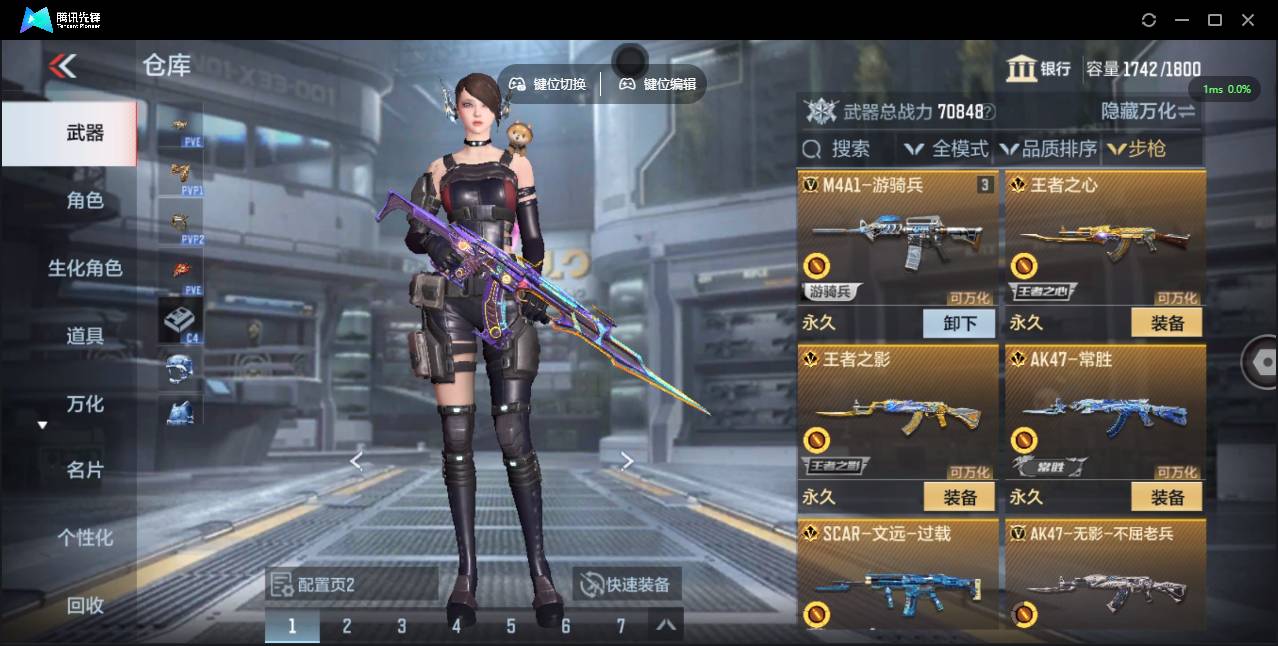The width and height of the screenshot is (1278, 646).
Task: Switch to the 回收 recycle tab
Action: pyautogui.click(x=84, y=605)
